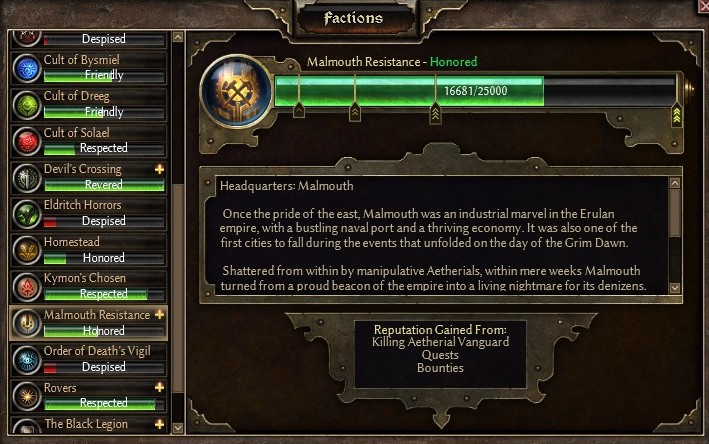
Task: Select The Black Legion faction
Action: [x=88, y=426]
